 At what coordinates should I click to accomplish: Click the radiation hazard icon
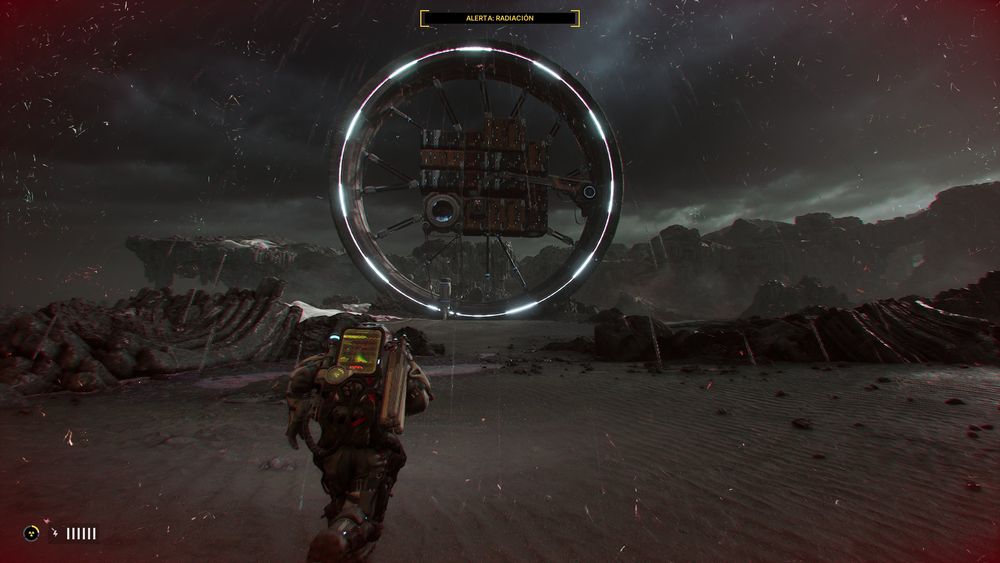click(32, 534)
